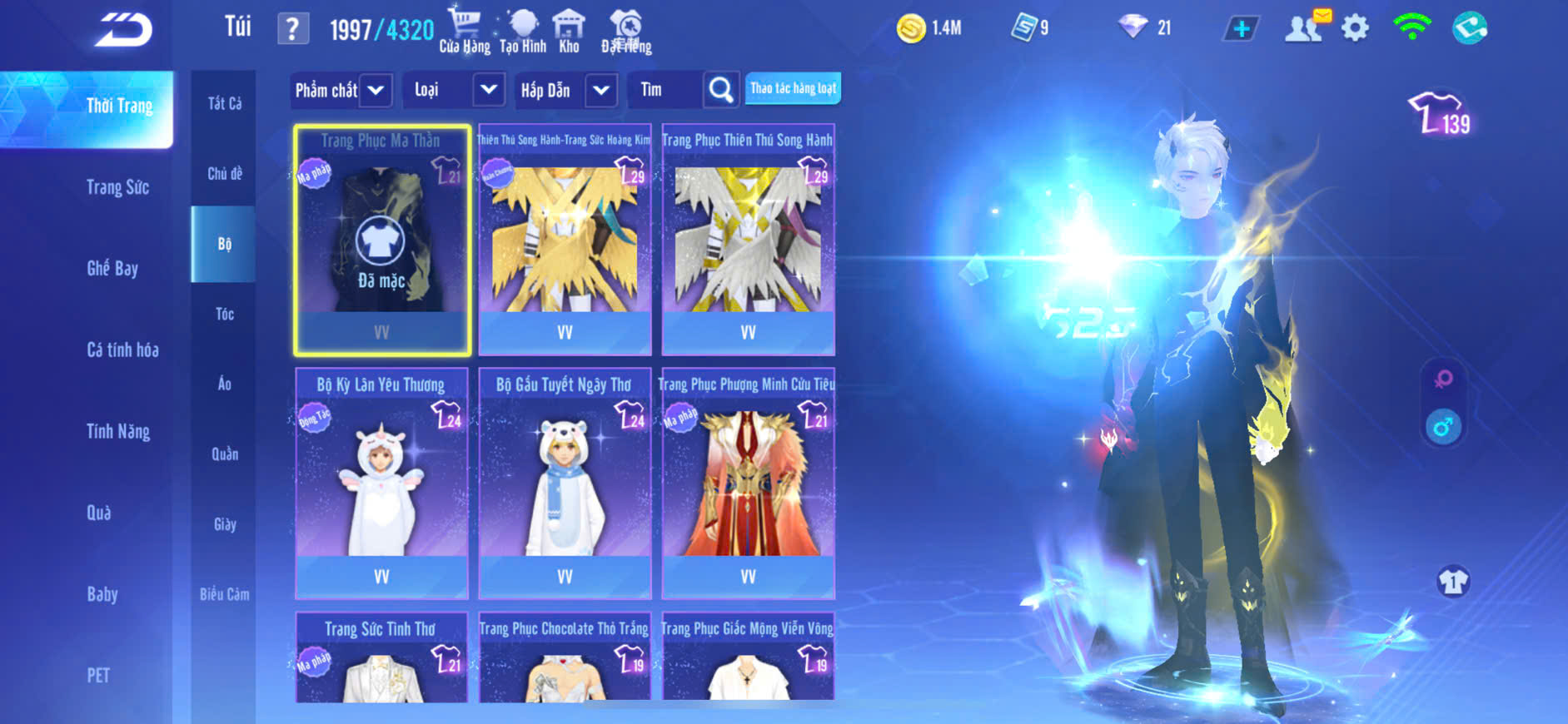Choose Trang Phục Phượng Minh Cửu Tiêu outfit
This screenshot has width=1568, height=724.
point(748,483)
